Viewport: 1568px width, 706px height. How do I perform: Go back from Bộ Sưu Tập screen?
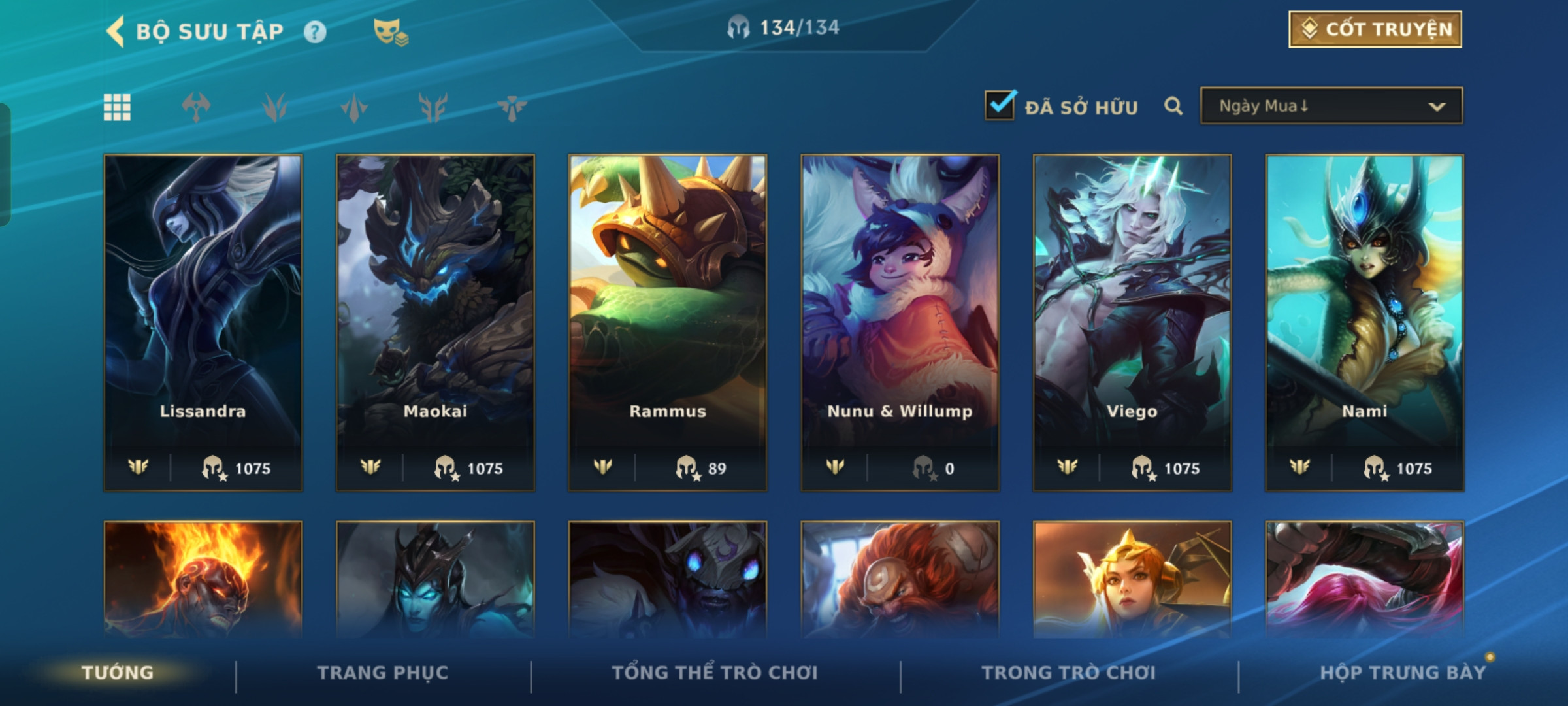coord(116,31)
